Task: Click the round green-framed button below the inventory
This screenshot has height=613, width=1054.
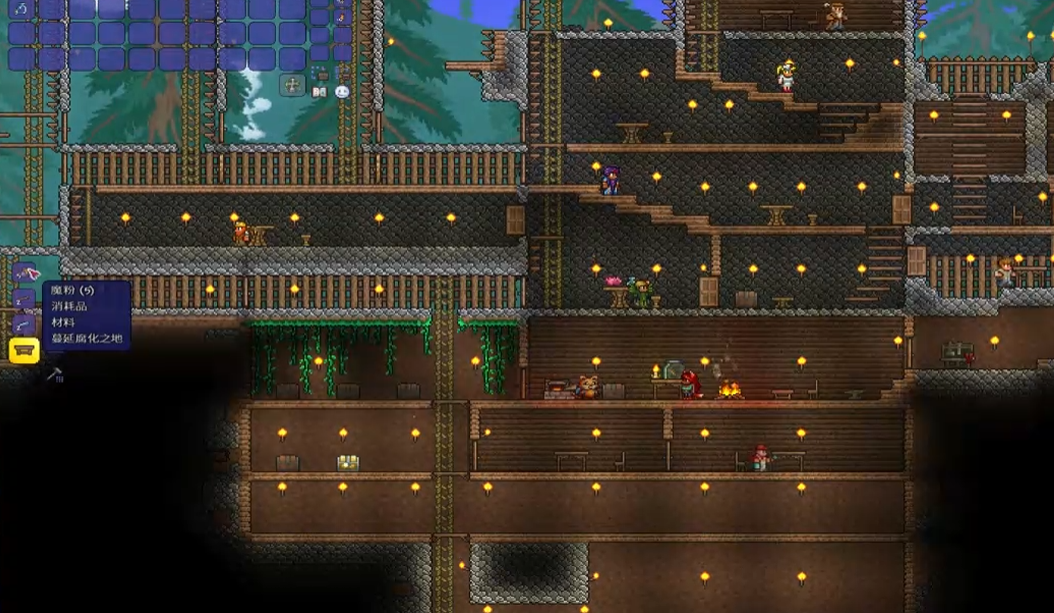Action: pyautogui.click(x=293, y=85)
